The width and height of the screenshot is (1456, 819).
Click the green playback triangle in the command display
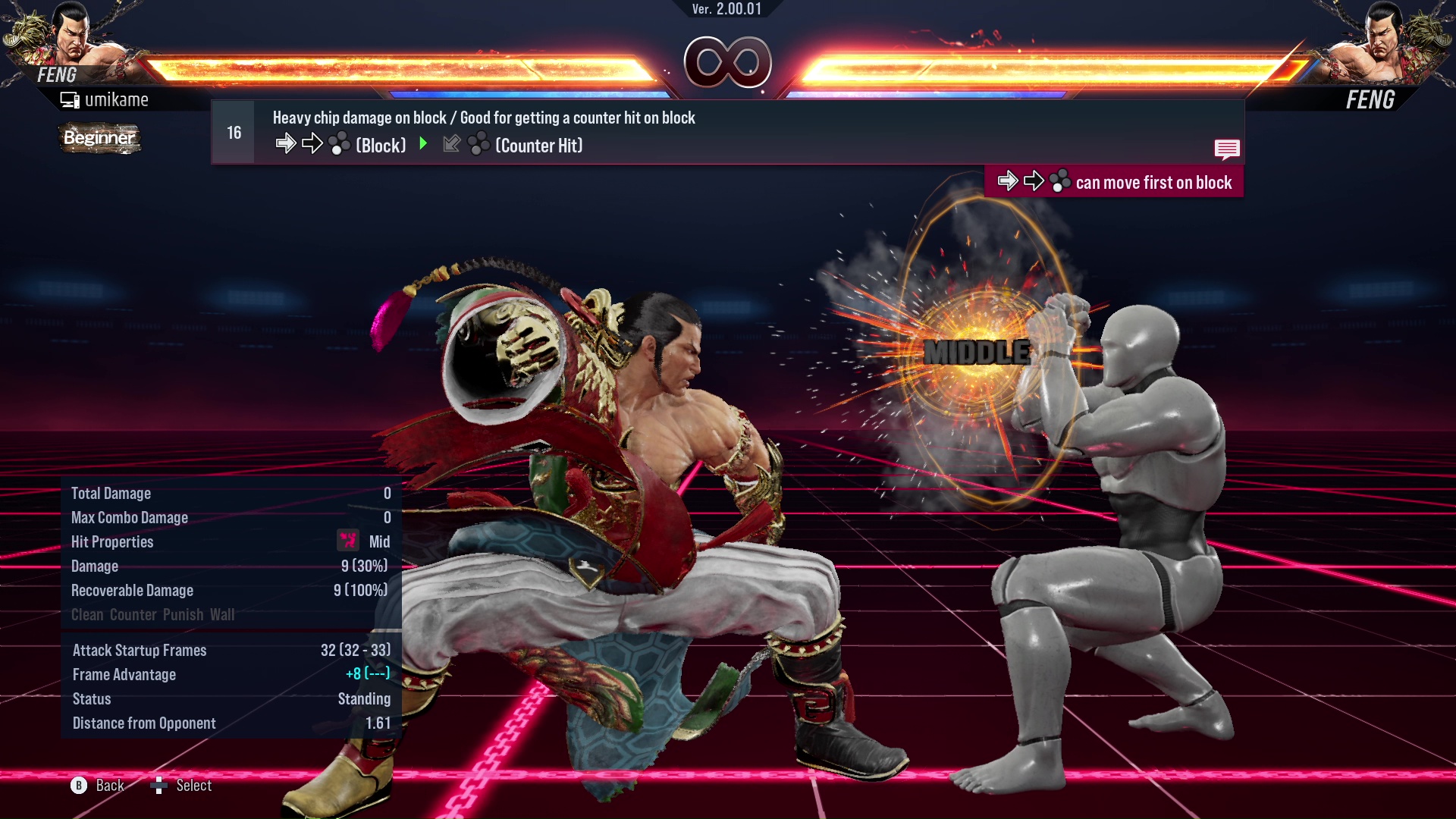coord(423,145)
